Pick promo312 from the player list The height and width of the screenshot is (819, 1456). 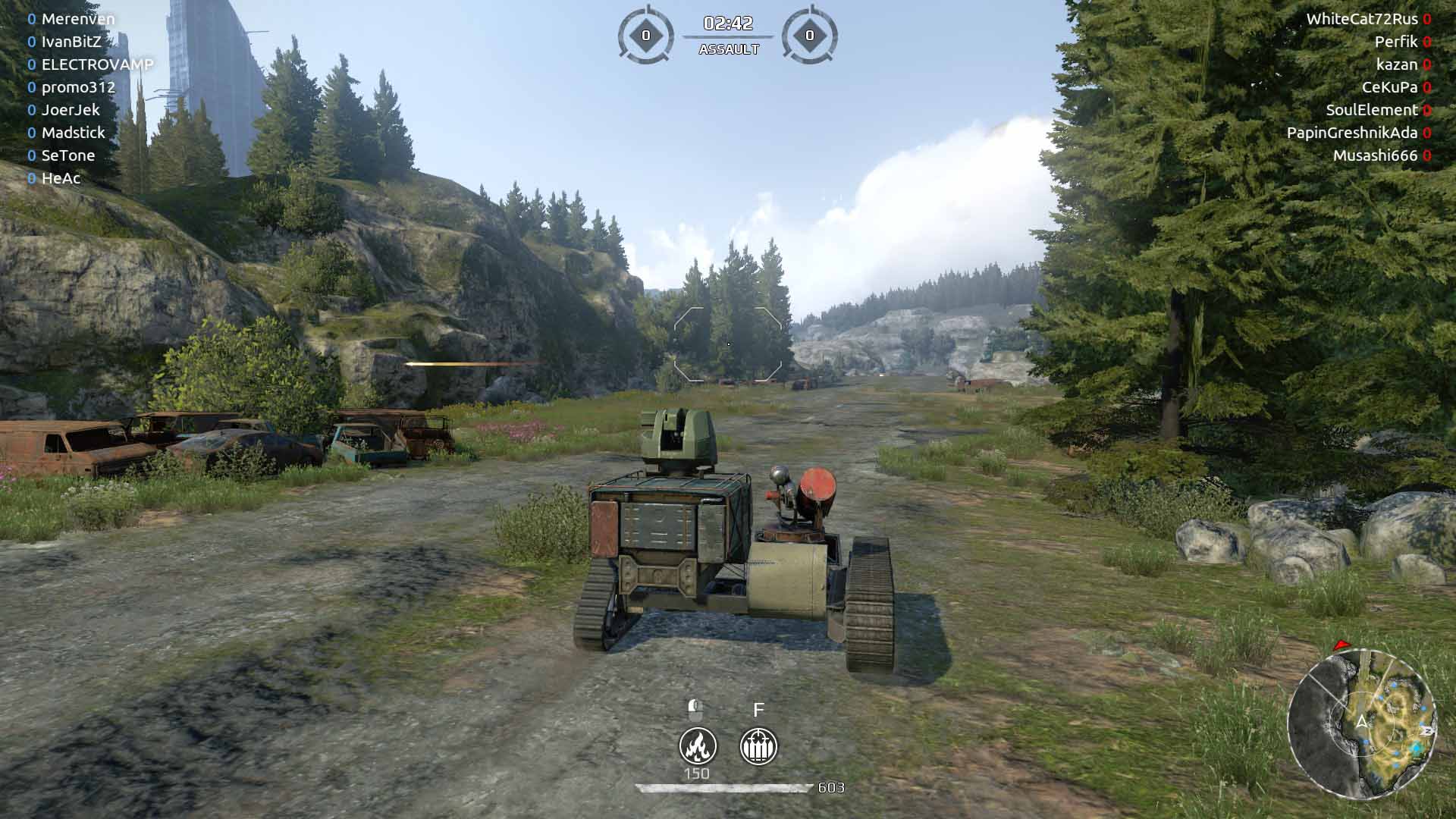pyautogui.click(x=78, y=87)
